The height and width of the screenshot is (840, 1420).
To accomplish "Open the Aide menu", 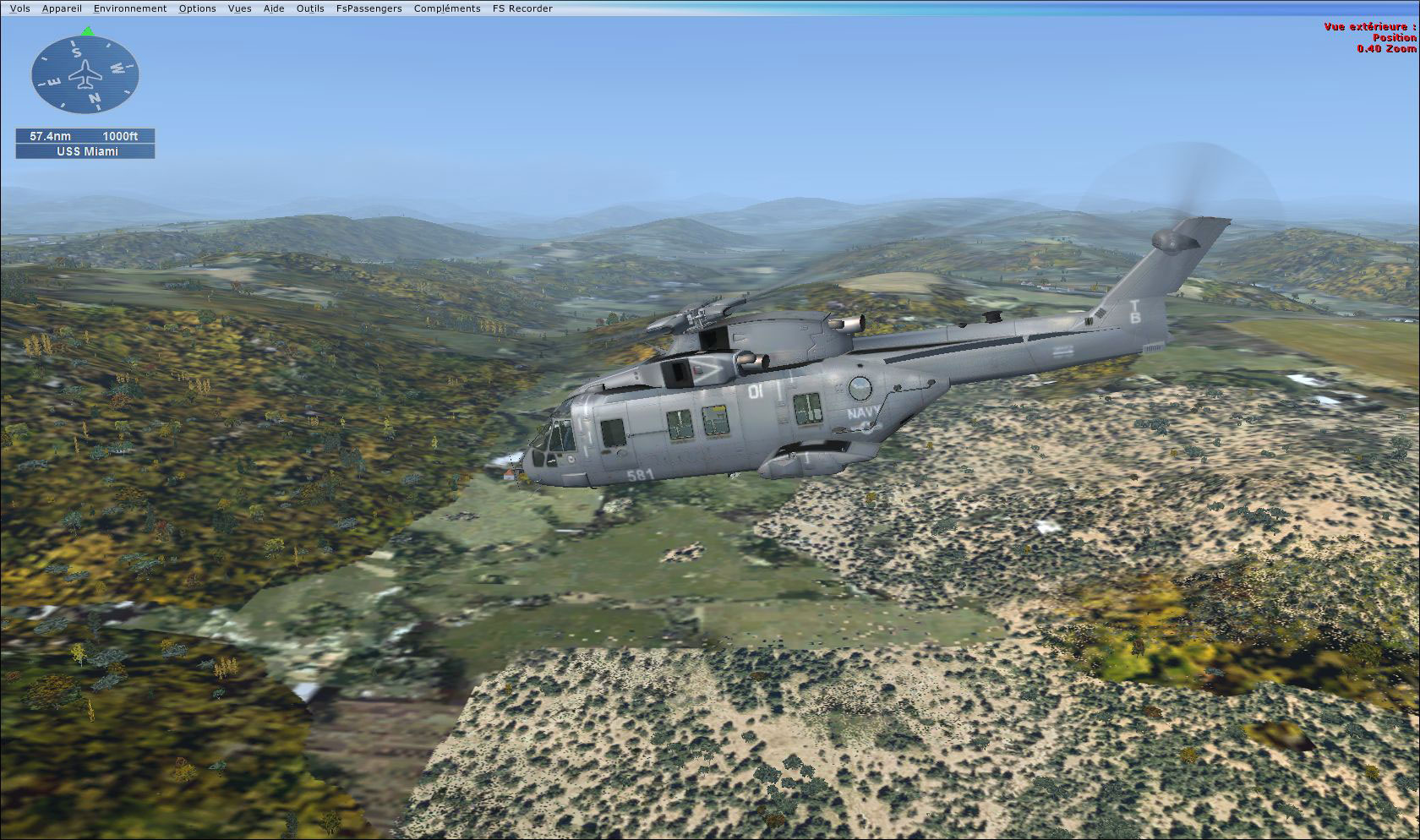I will pyautogui.click(x=273, y=8).
